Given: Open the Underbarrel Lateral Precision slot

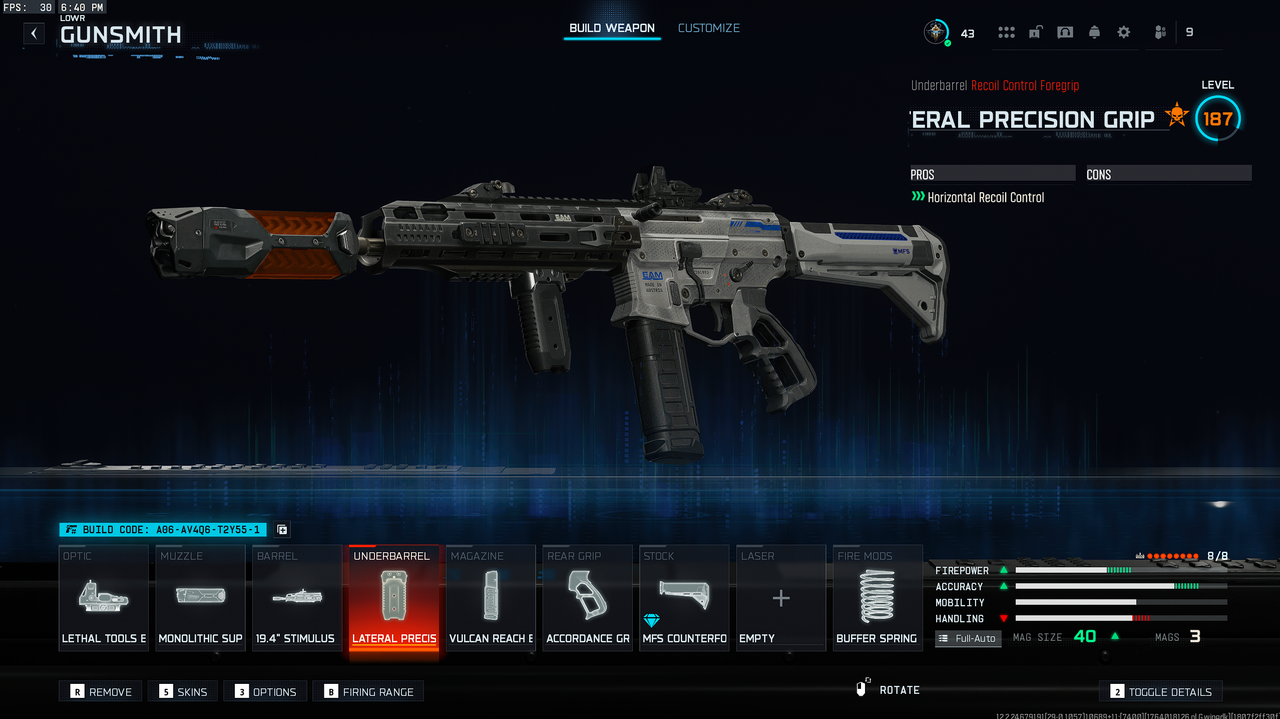Looking at the screenshot, I should coord(393,598).
